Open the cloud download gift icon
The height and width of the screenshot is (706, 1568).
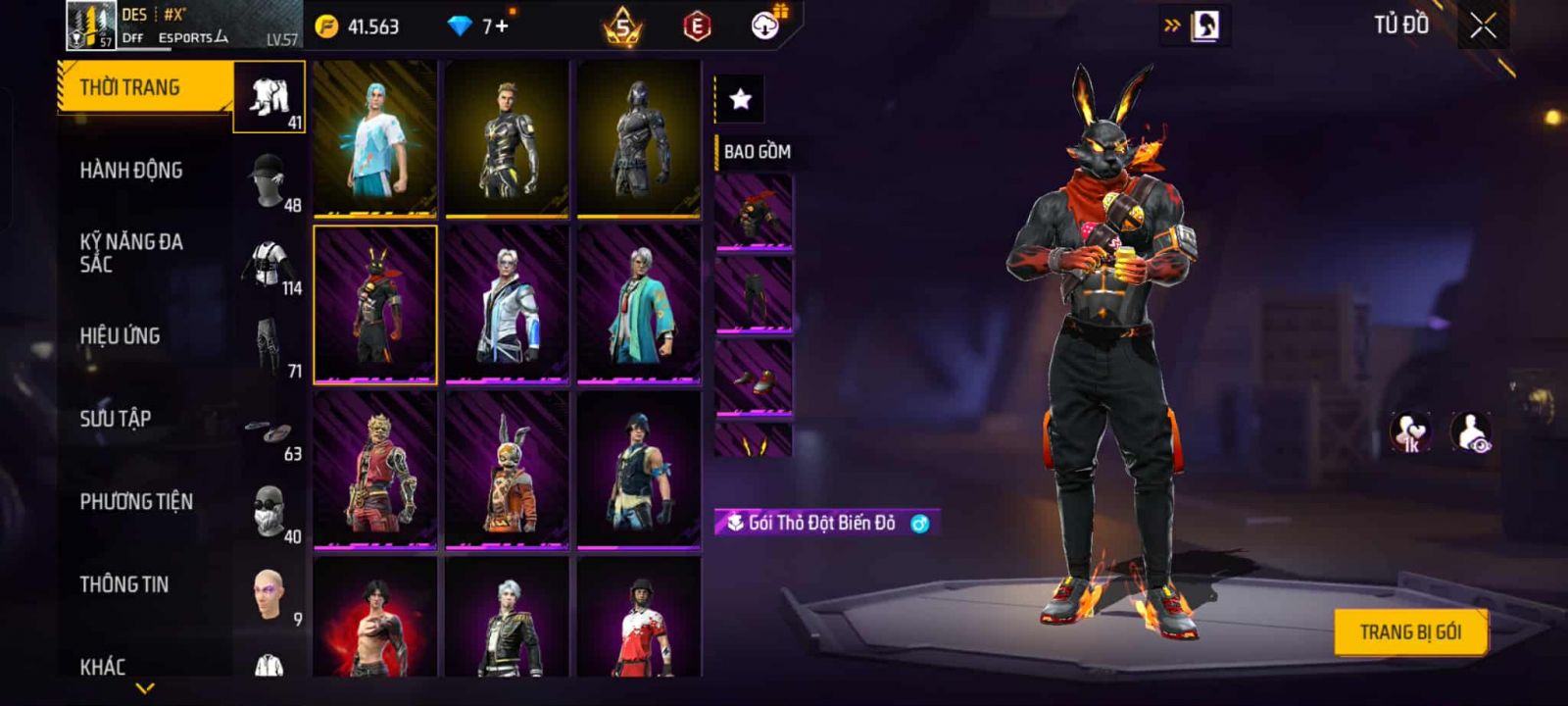click(765, 25)
